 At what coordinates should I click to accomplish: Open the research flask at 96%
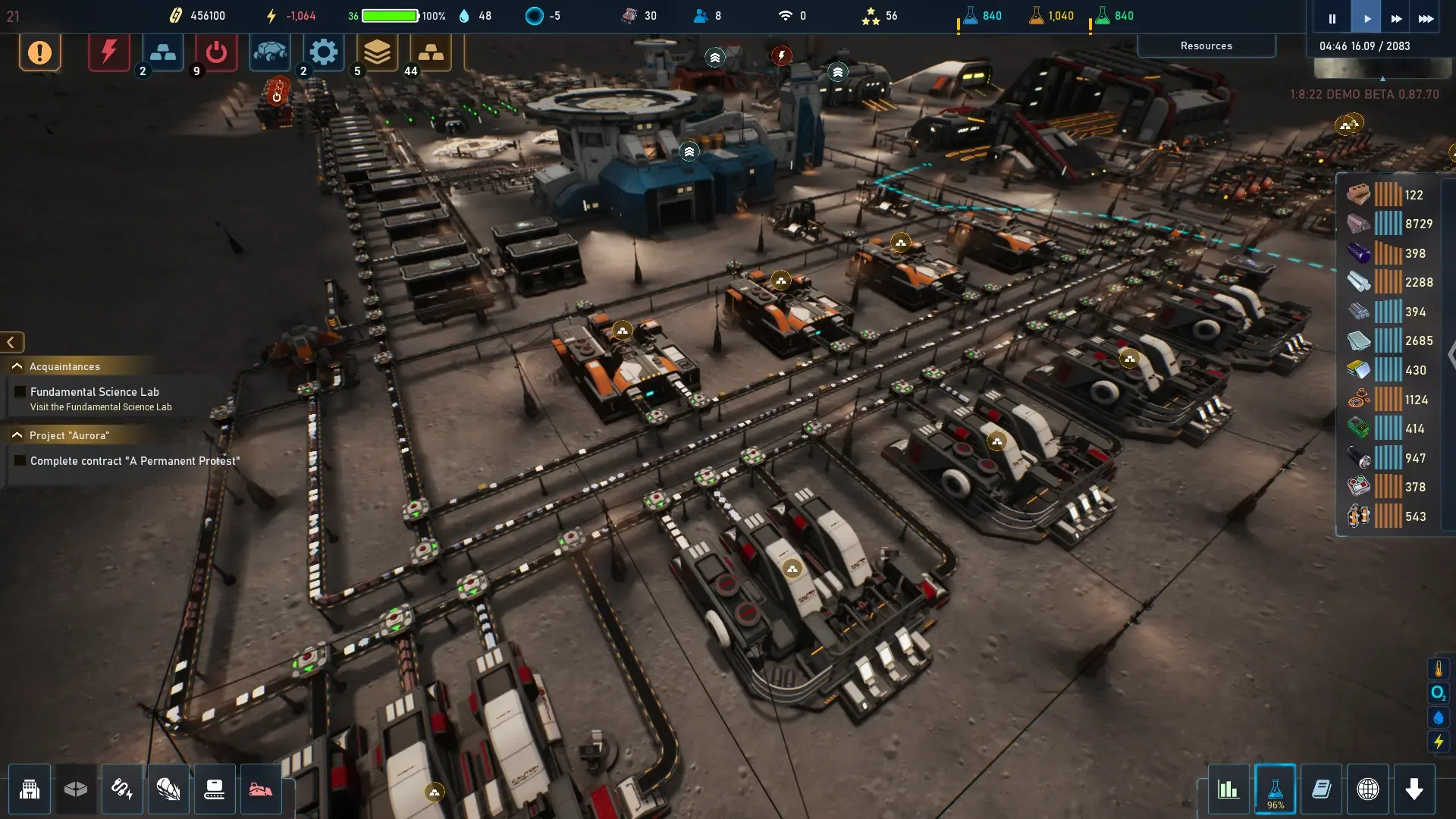[1276, 789]
